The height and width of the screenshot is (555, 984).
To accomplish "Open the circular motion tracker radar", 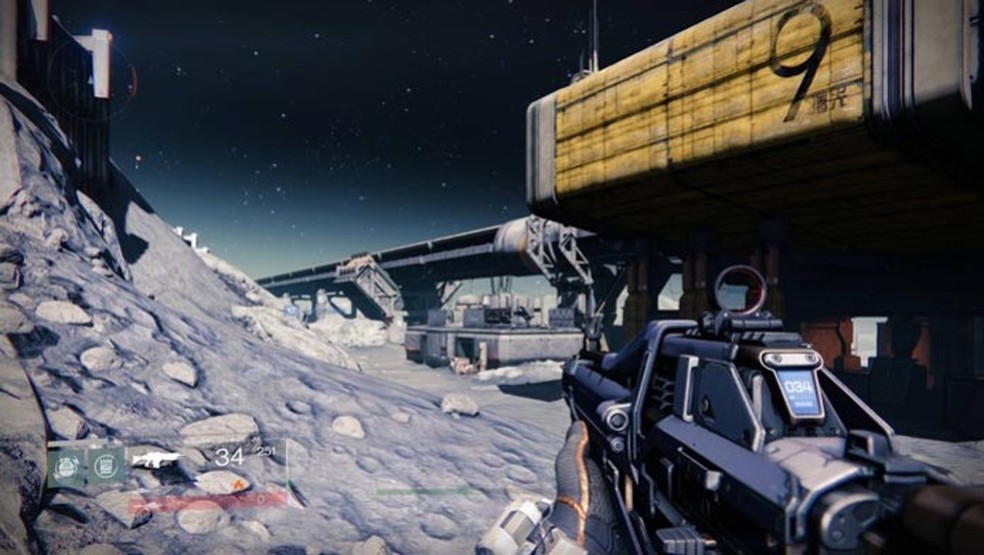I will [91, 78].
